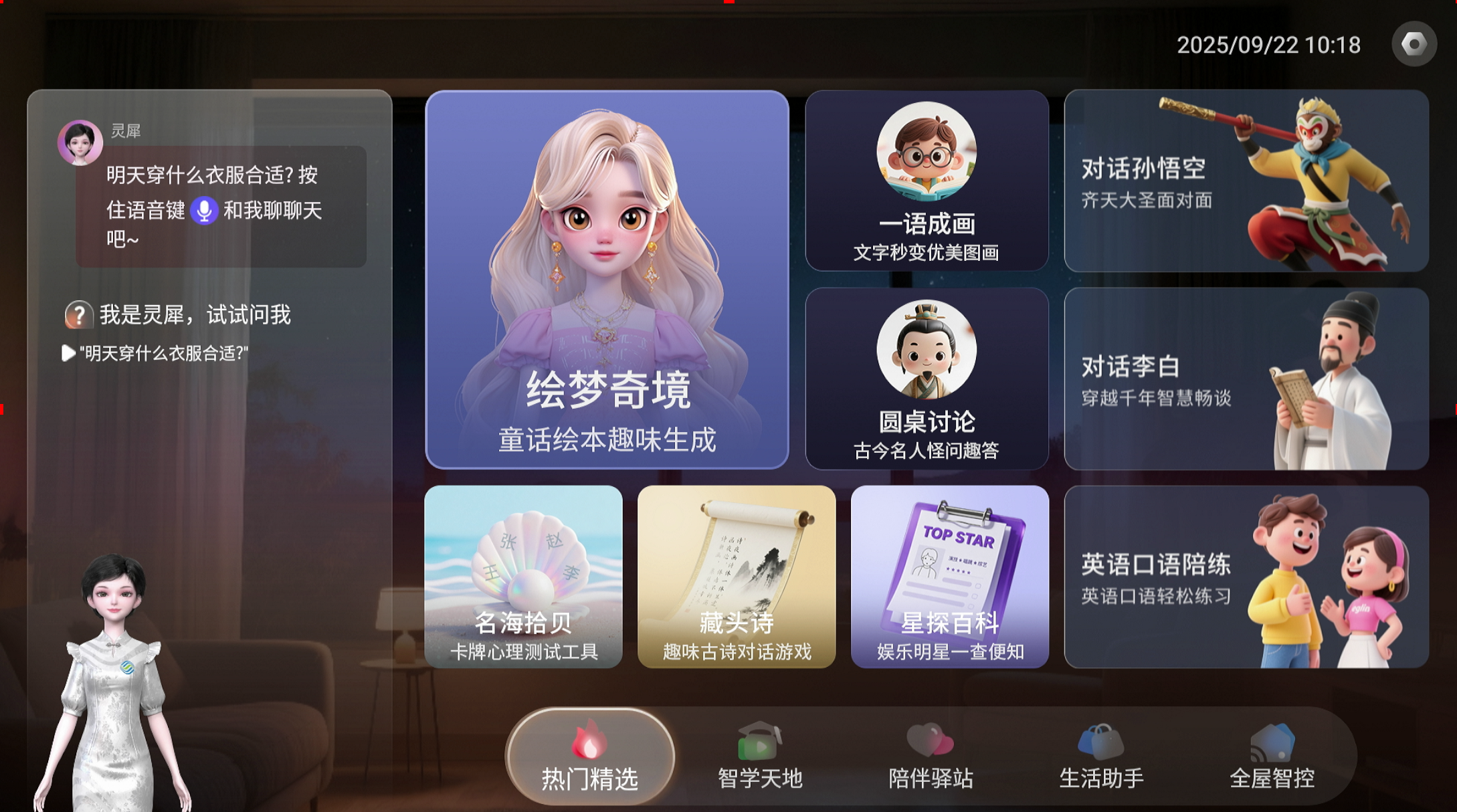Tap the suggested question "明天穿什么衣服合适?"

pos(163,353)
